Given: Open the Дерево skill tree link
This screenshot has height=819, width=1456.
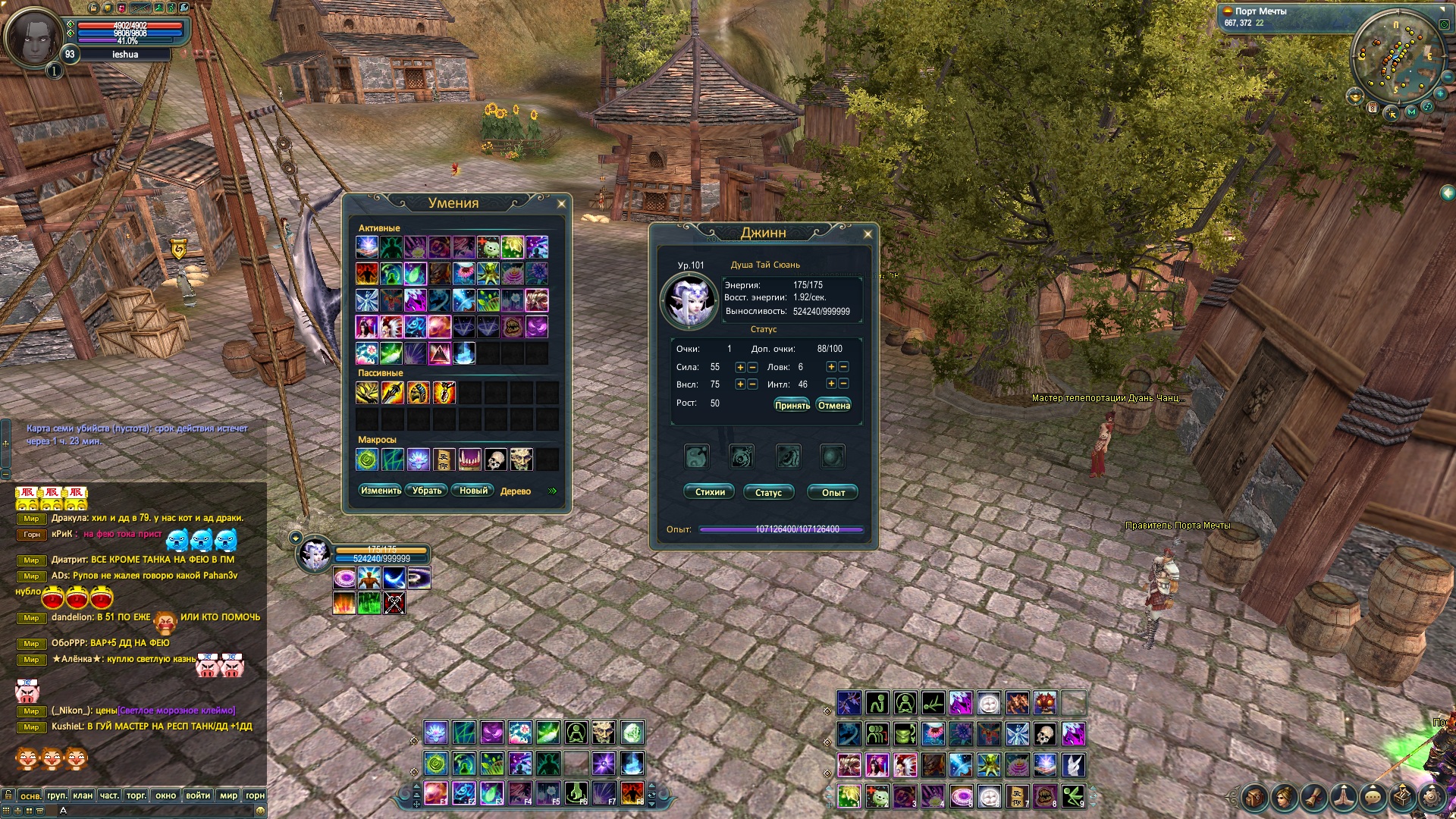Looking at the screenshot, I should [516, 491].
